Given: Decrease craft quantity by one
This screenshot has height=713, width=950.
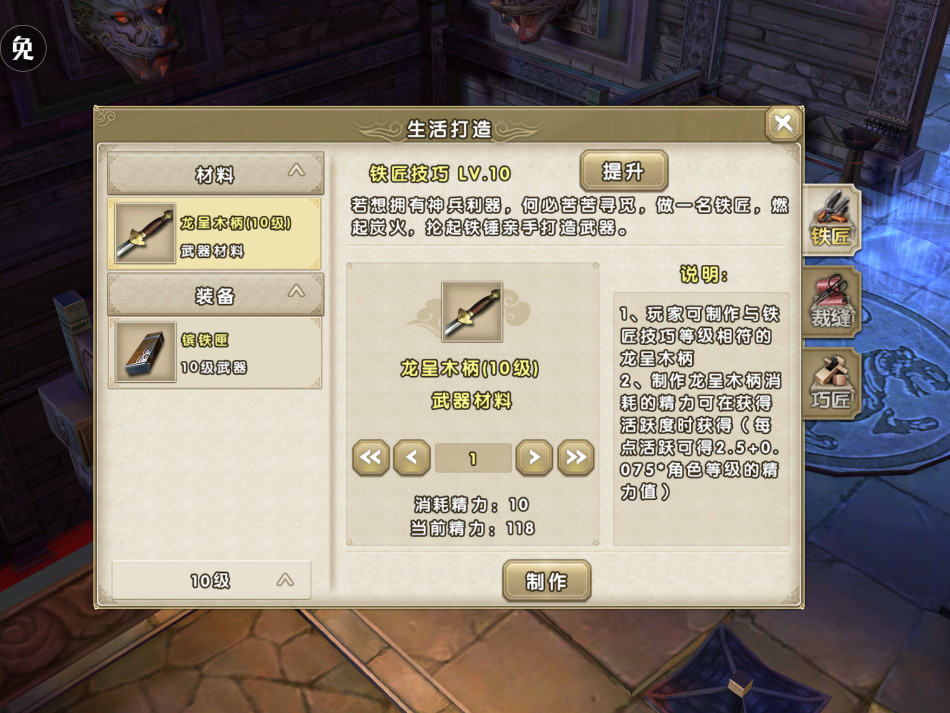Looking at the screenshot, I should tap(412, 458).
